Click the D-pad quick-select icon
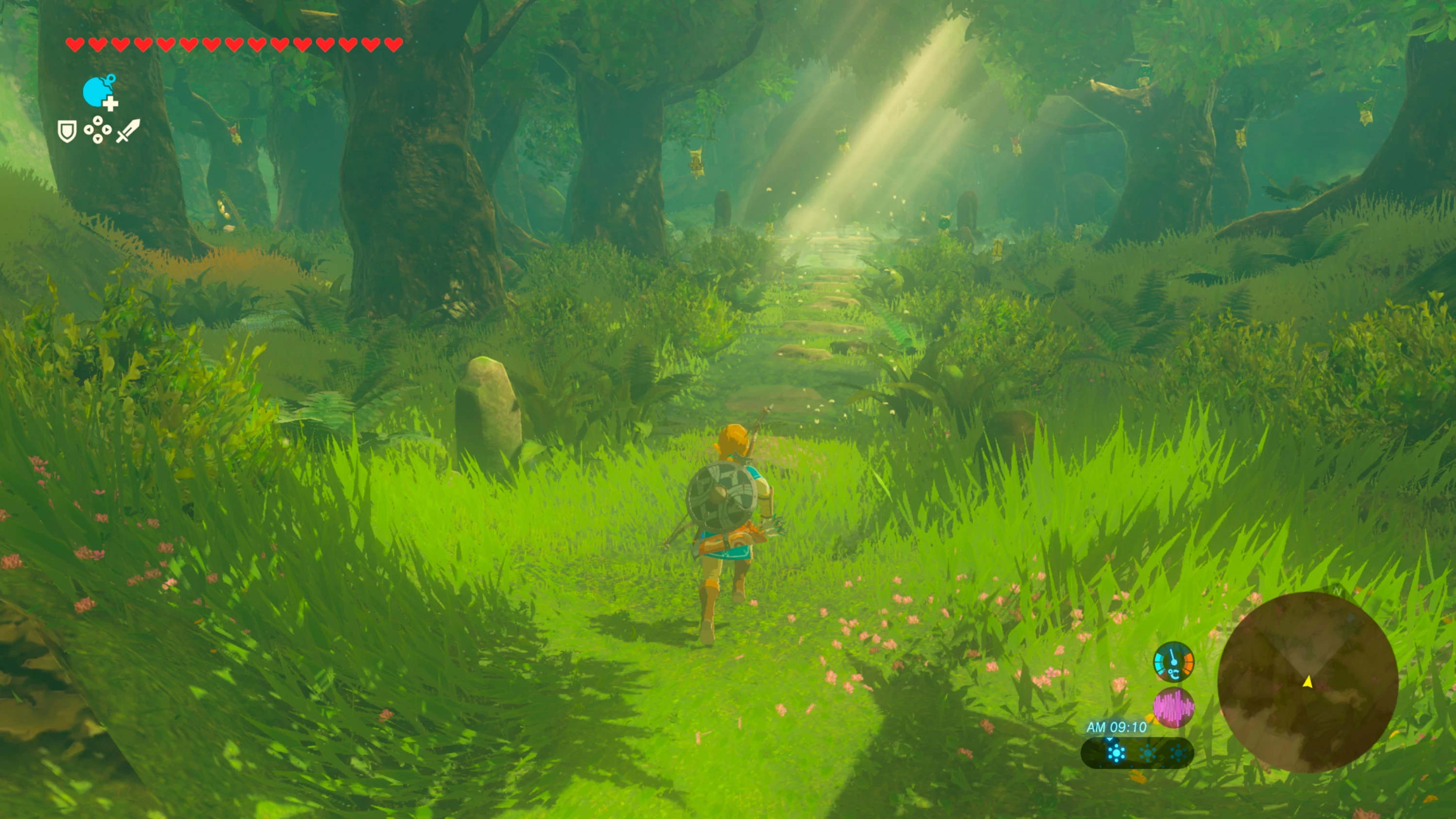Image resolution: width=1456 pixels, height=819 pixels. point(98,131)
